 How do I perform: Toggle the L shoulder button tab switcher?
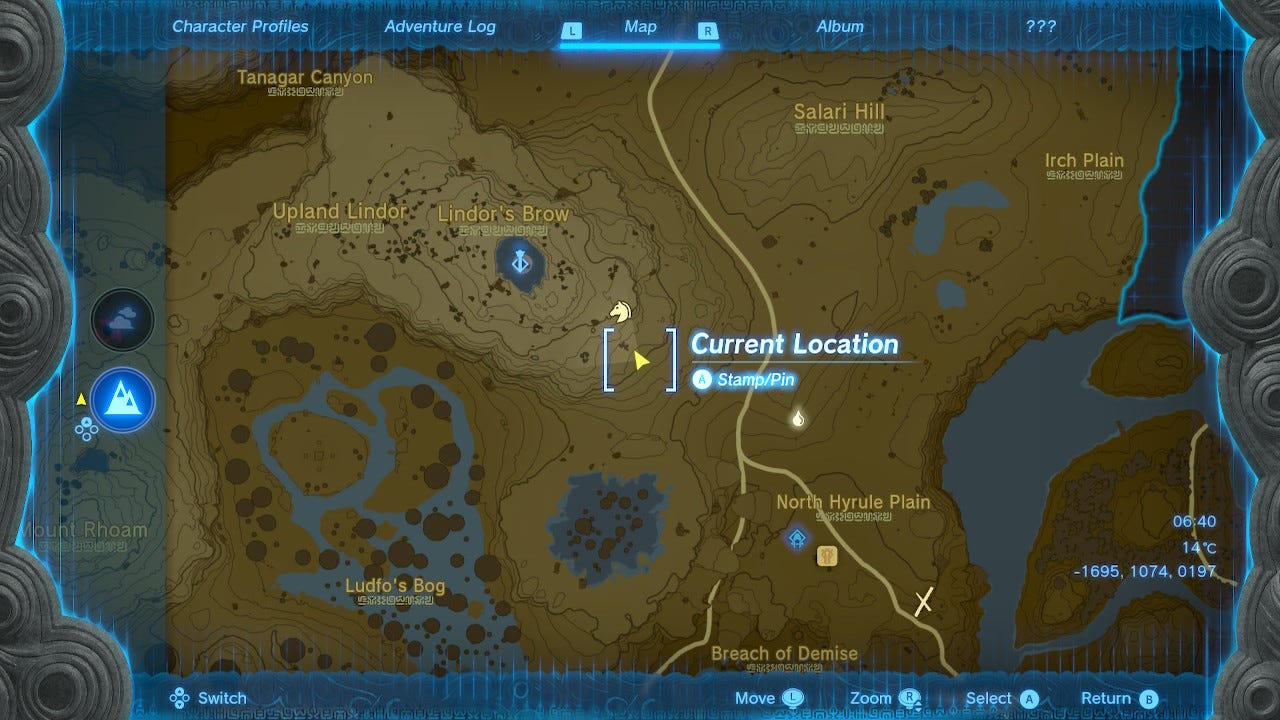pos(572,31)
